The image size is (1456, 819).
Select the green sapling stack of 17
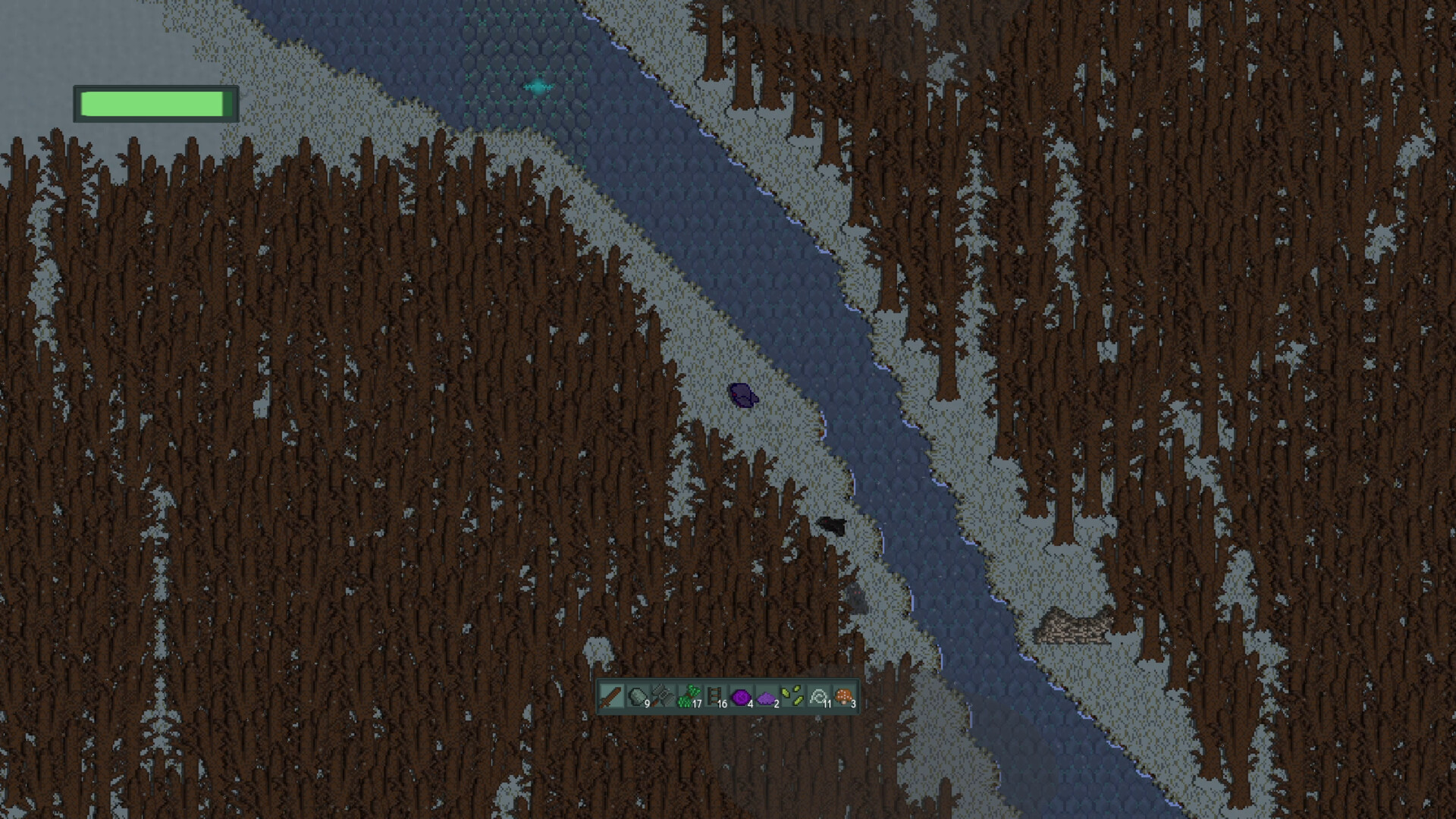coord(687,696)
